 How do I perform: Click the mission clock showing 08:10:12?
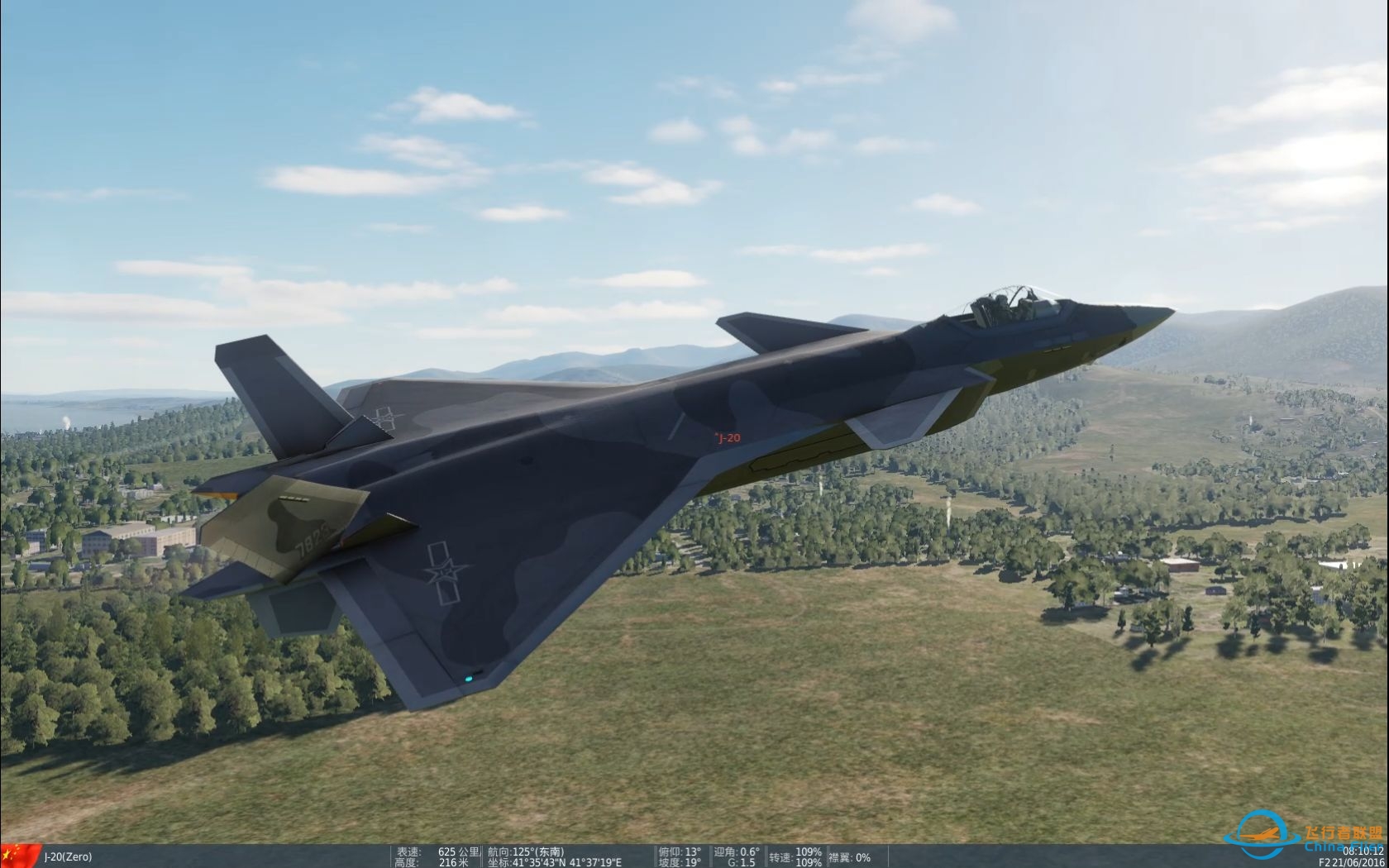click(x=1362, y=851)
